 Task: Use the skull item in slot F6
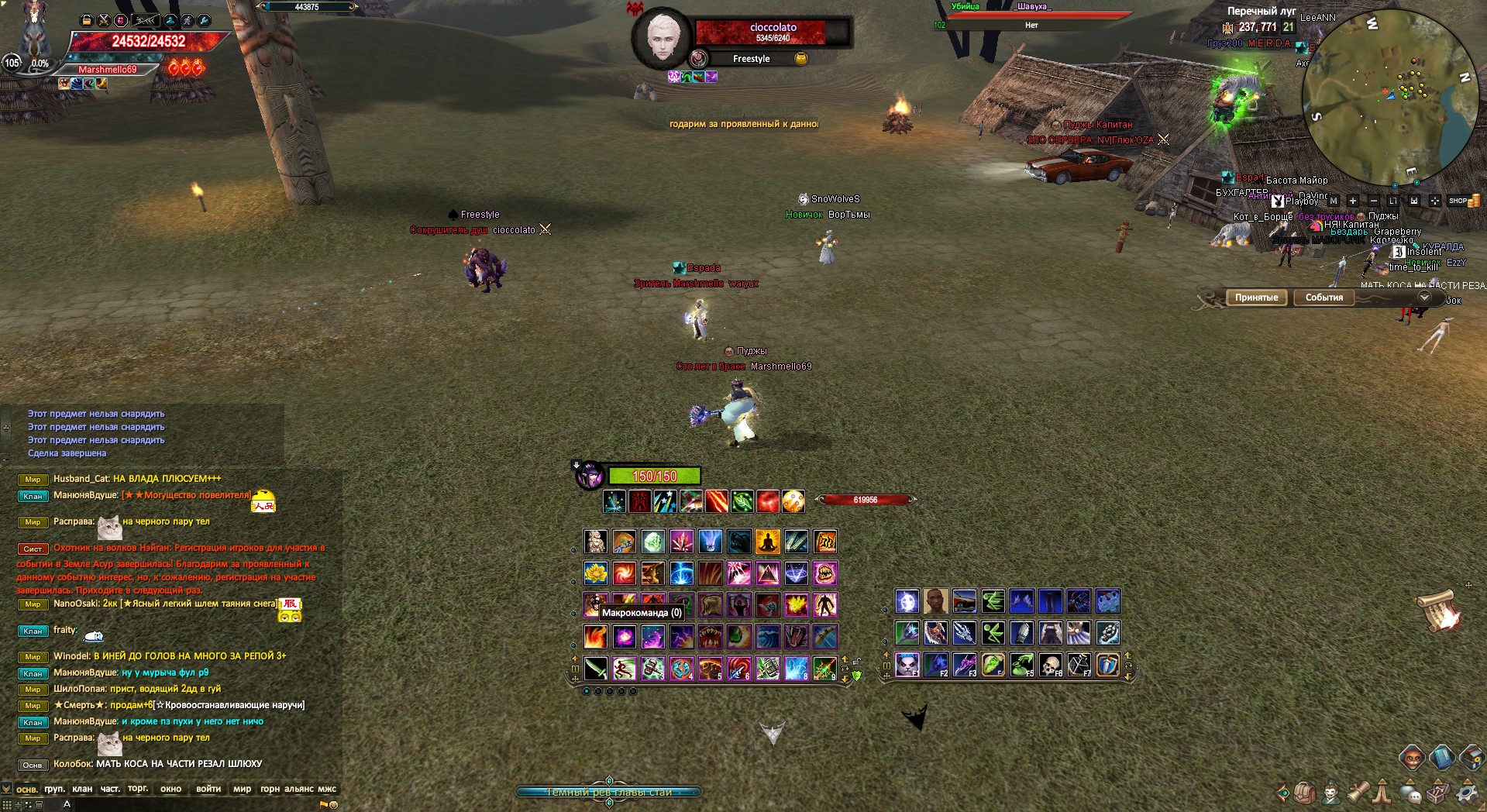[1050, 665]
